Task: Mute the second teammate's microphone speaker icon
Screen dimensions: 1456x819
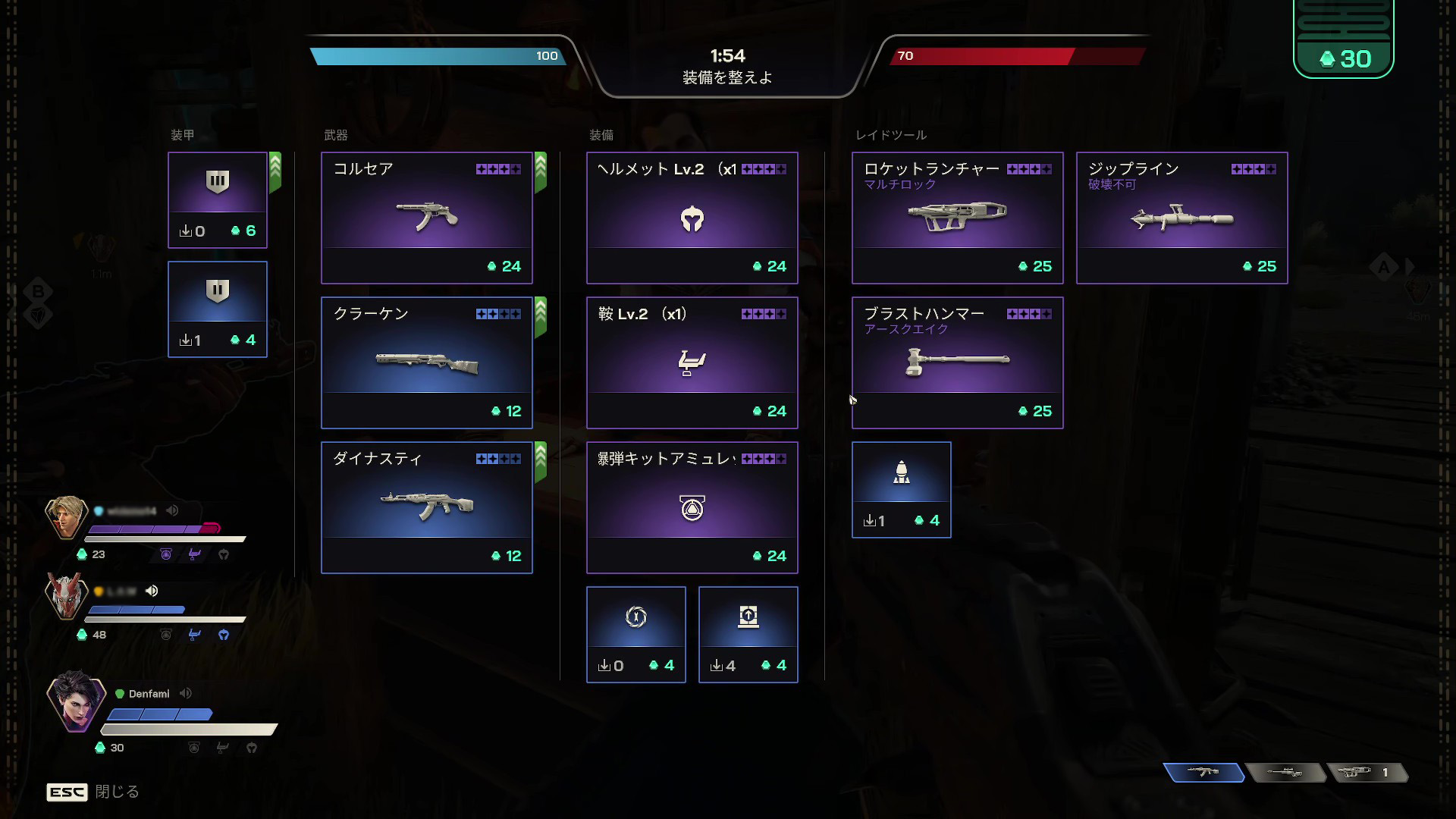Action: pyautogui.click(x=152, y=590)
